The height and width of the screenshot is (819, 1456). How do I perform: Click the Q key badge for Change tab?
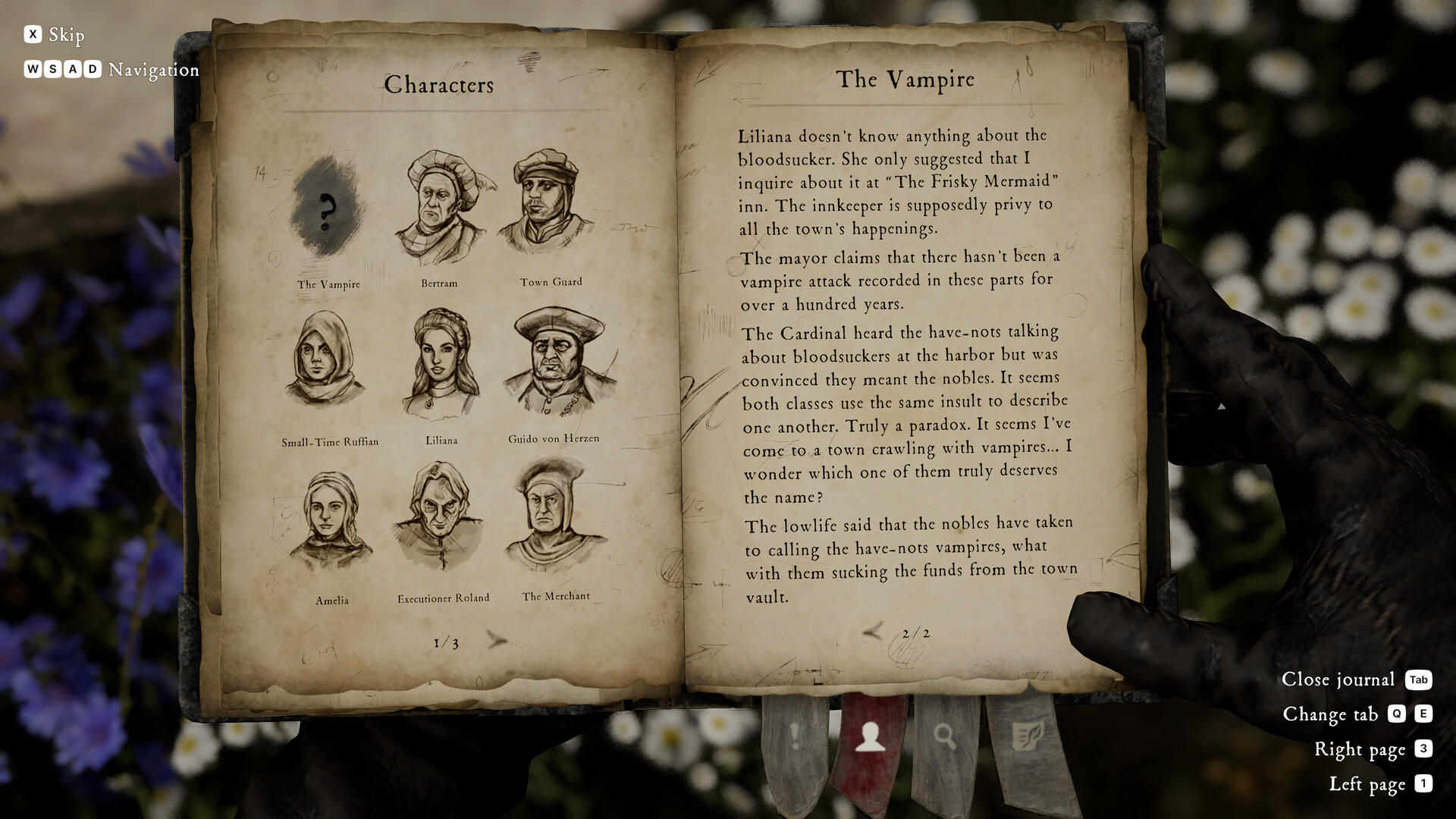pos(1398,714)
